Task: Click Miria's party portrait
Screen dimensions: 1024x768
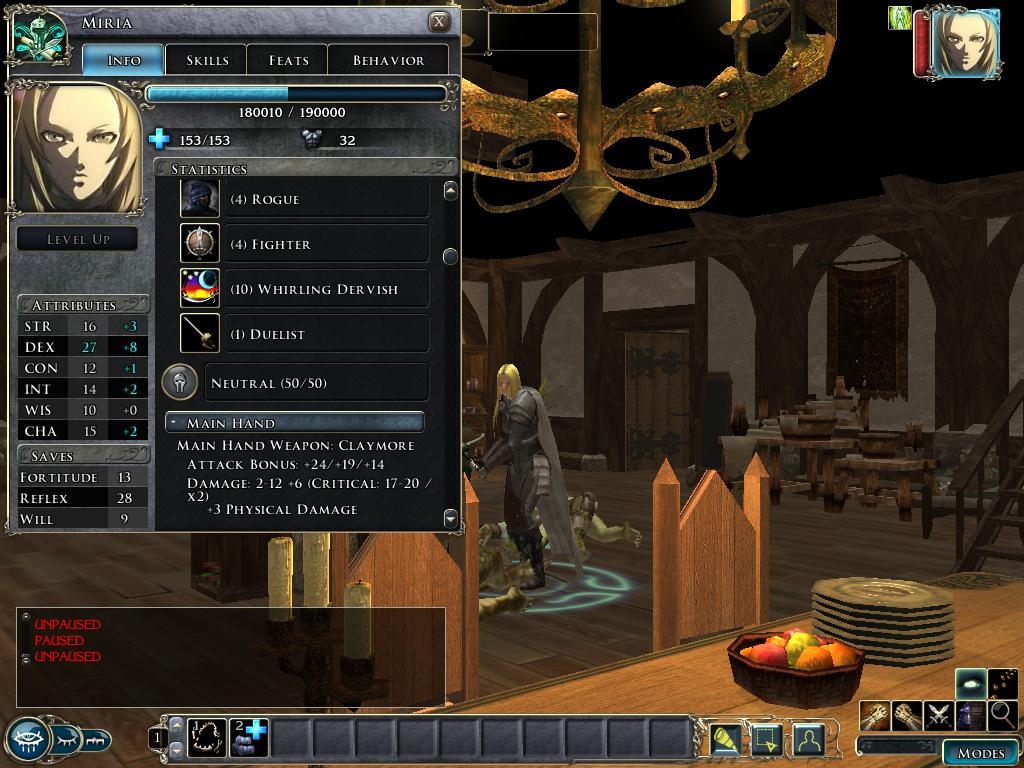Action: point(965,41)
